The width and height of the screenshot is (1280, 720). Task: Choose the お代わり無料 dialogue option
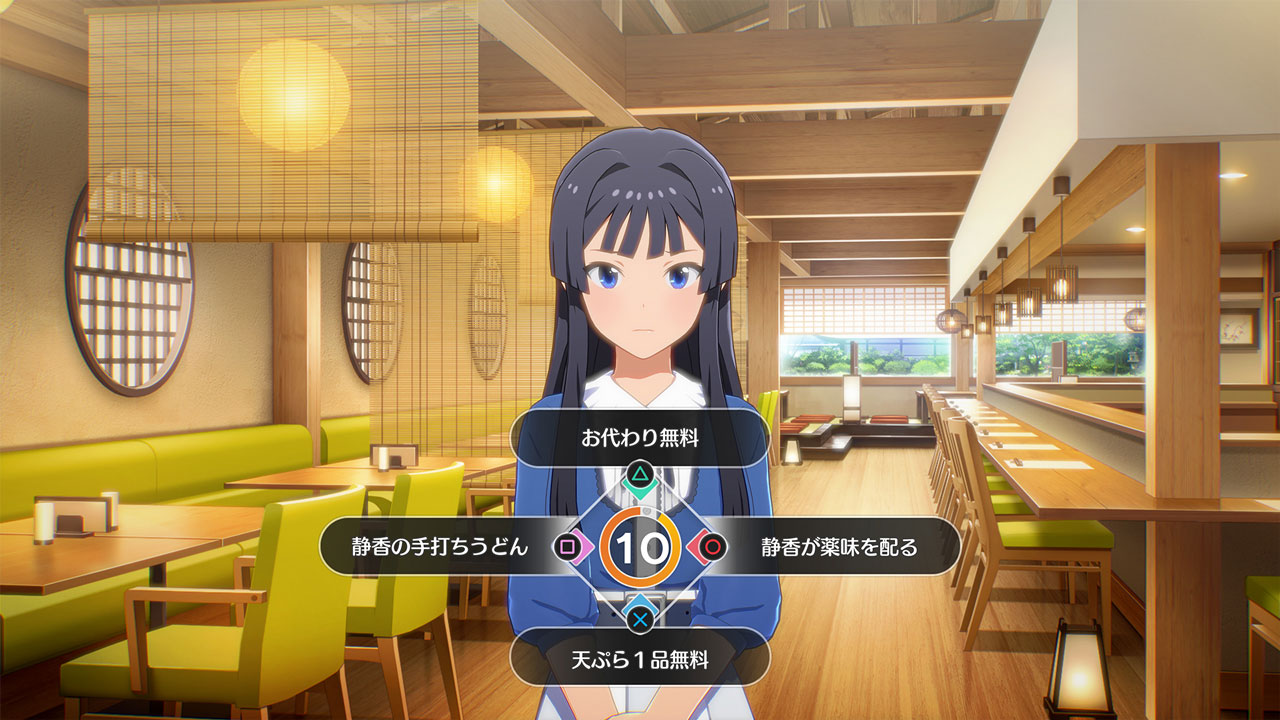[x=640, y=438]
